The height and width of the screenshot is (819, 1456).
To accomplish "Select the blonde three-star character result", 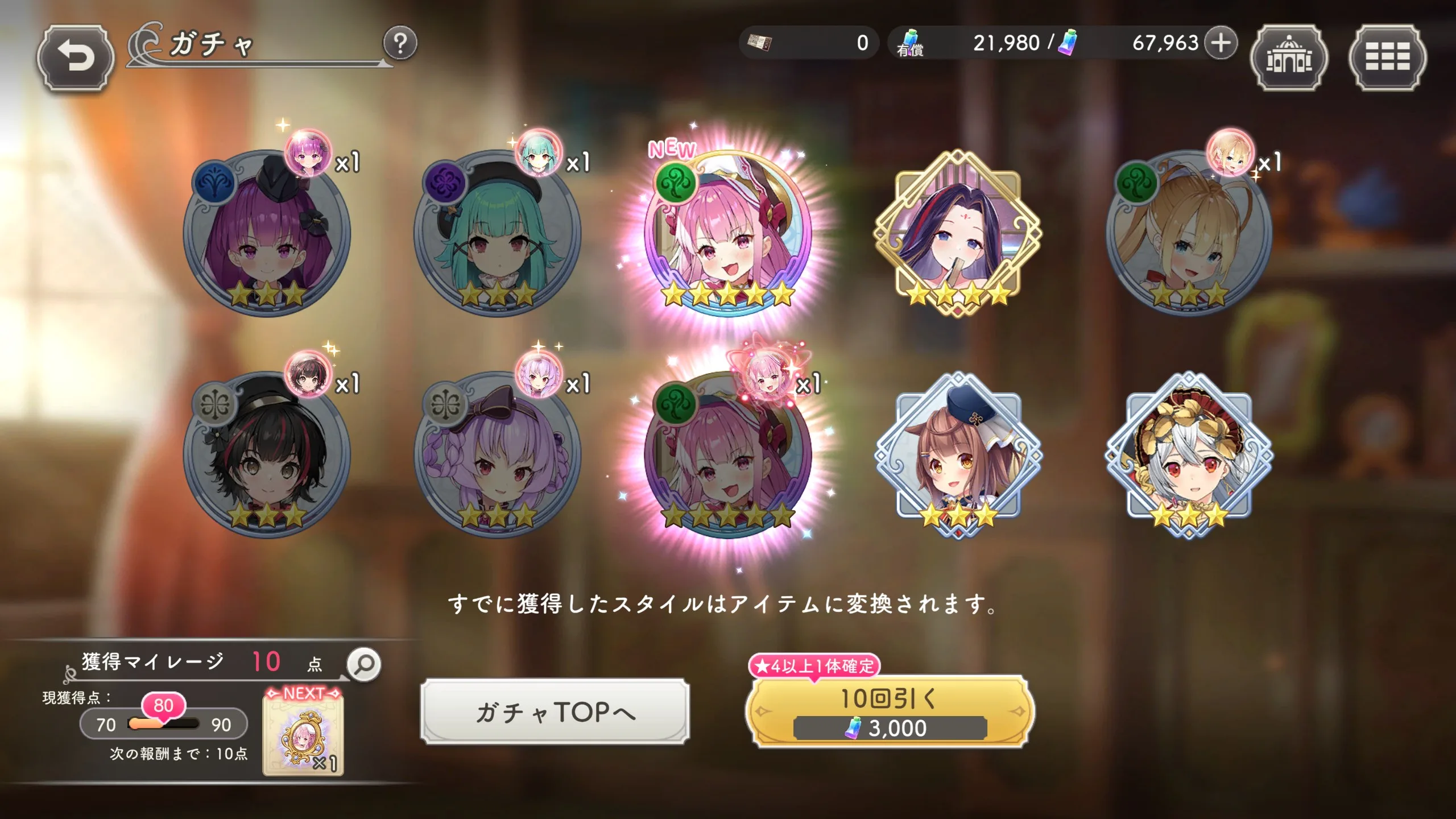I will [x=1189, y=233].
